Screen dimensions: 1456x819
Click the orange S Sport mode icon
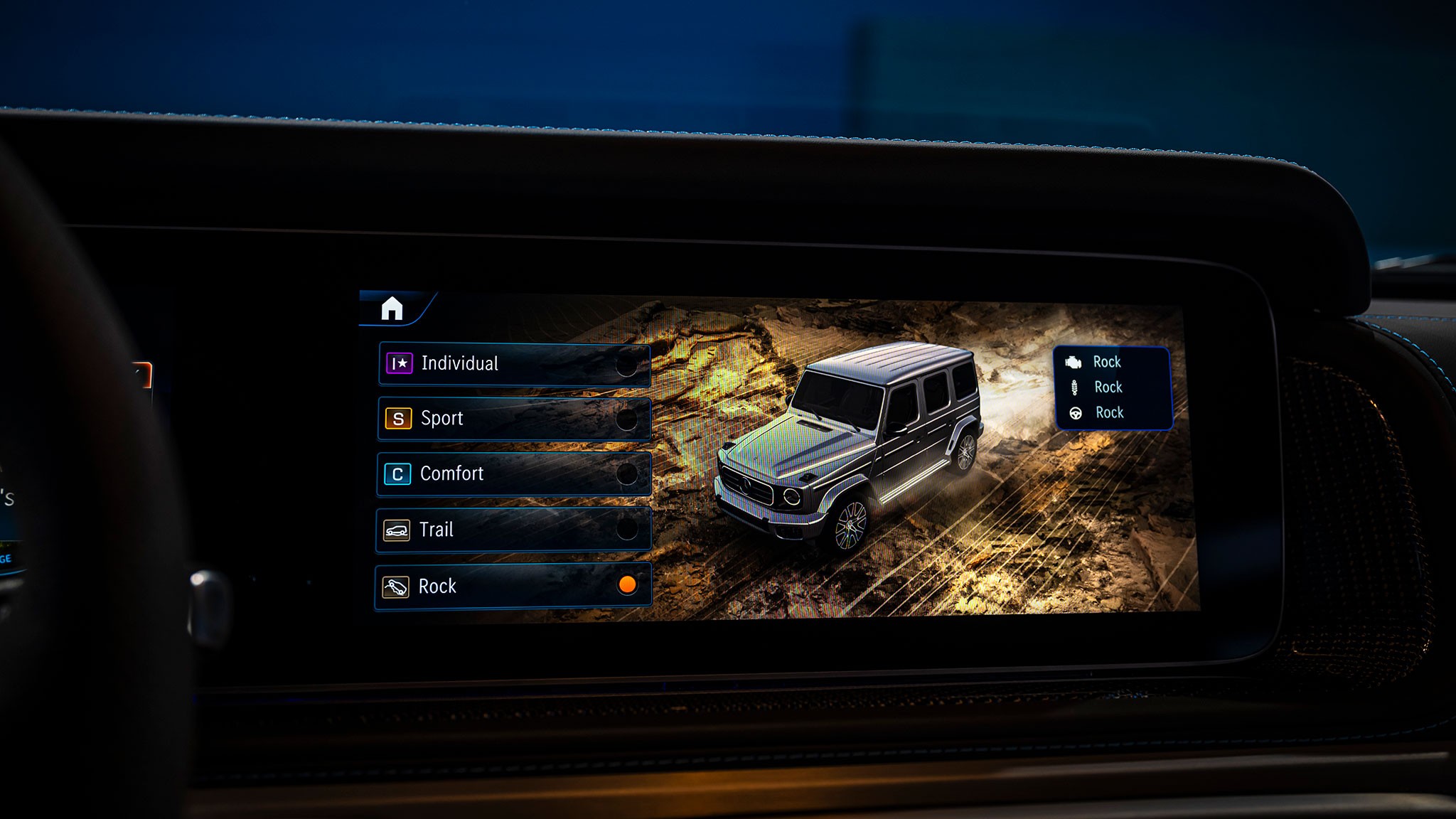click(x=398, y=419)
